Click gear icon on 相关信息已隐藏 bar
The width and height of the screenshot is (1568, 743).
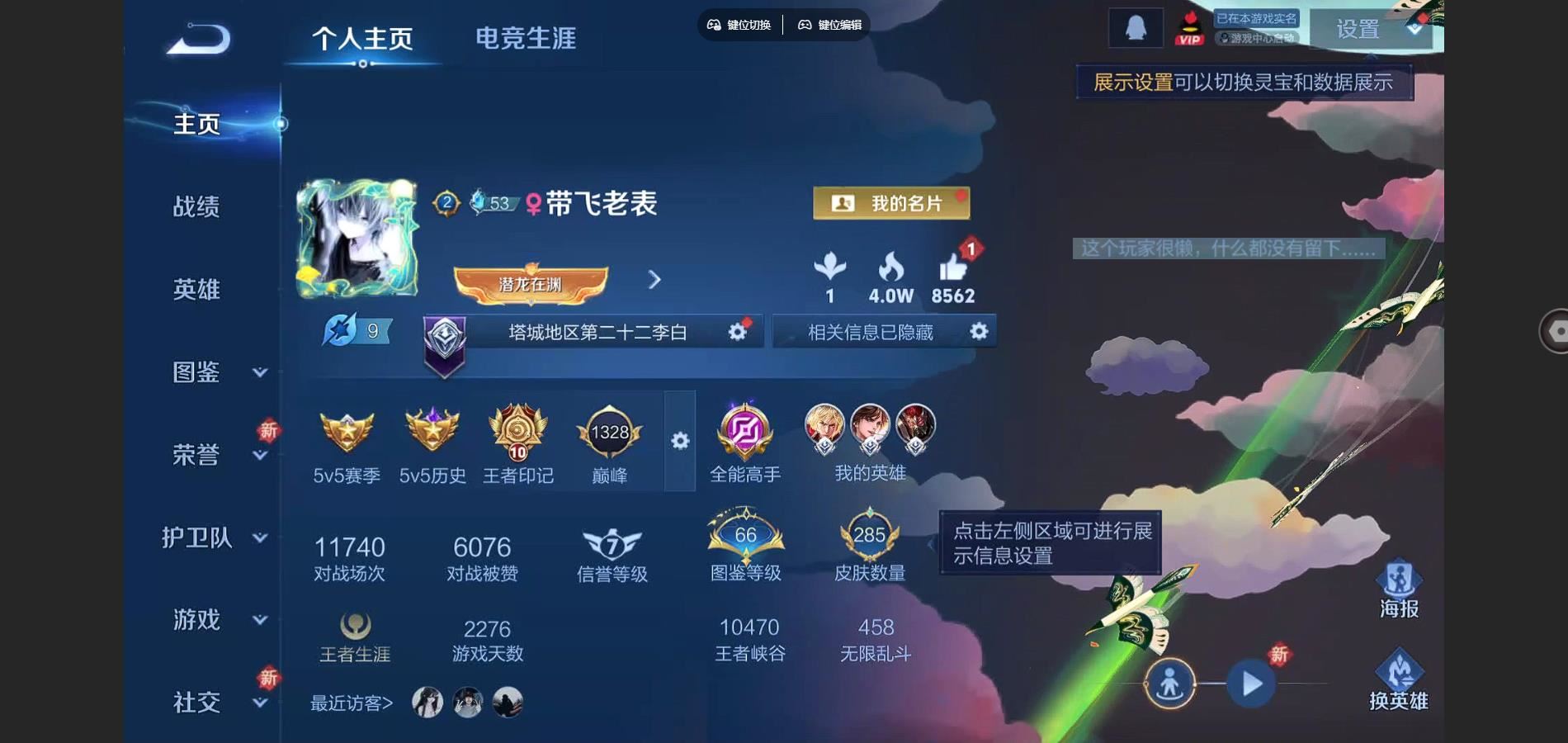[x=979, y=330]
